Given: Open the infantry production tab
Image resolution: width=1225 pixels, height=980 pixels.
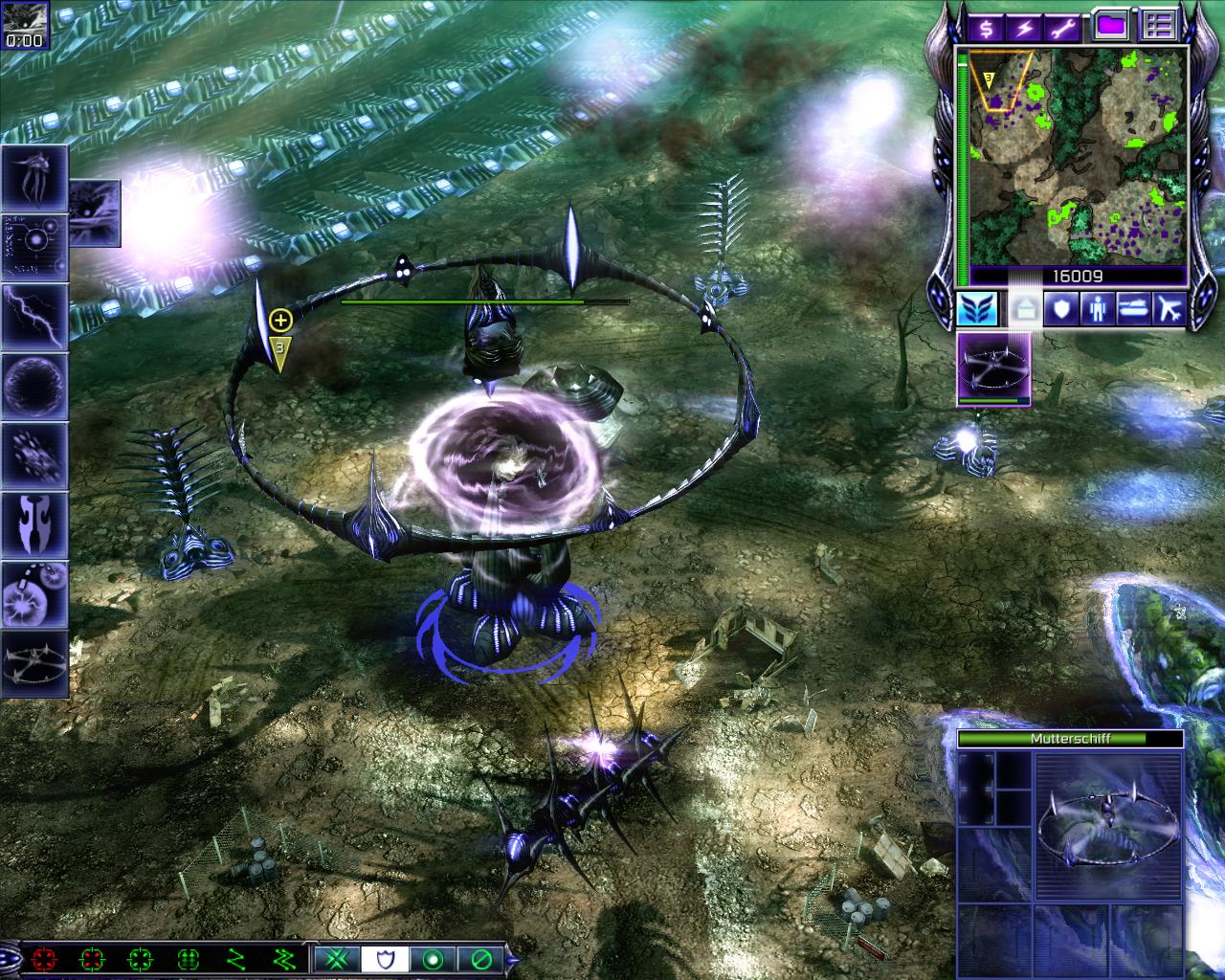Looking at the screenshot, I should pyautogui.click(x=1097, y=309).
